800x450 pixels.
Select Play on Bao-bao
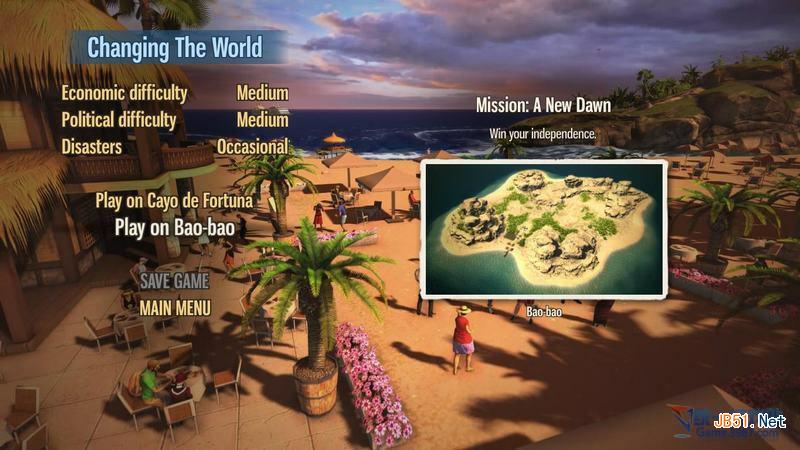175,227
